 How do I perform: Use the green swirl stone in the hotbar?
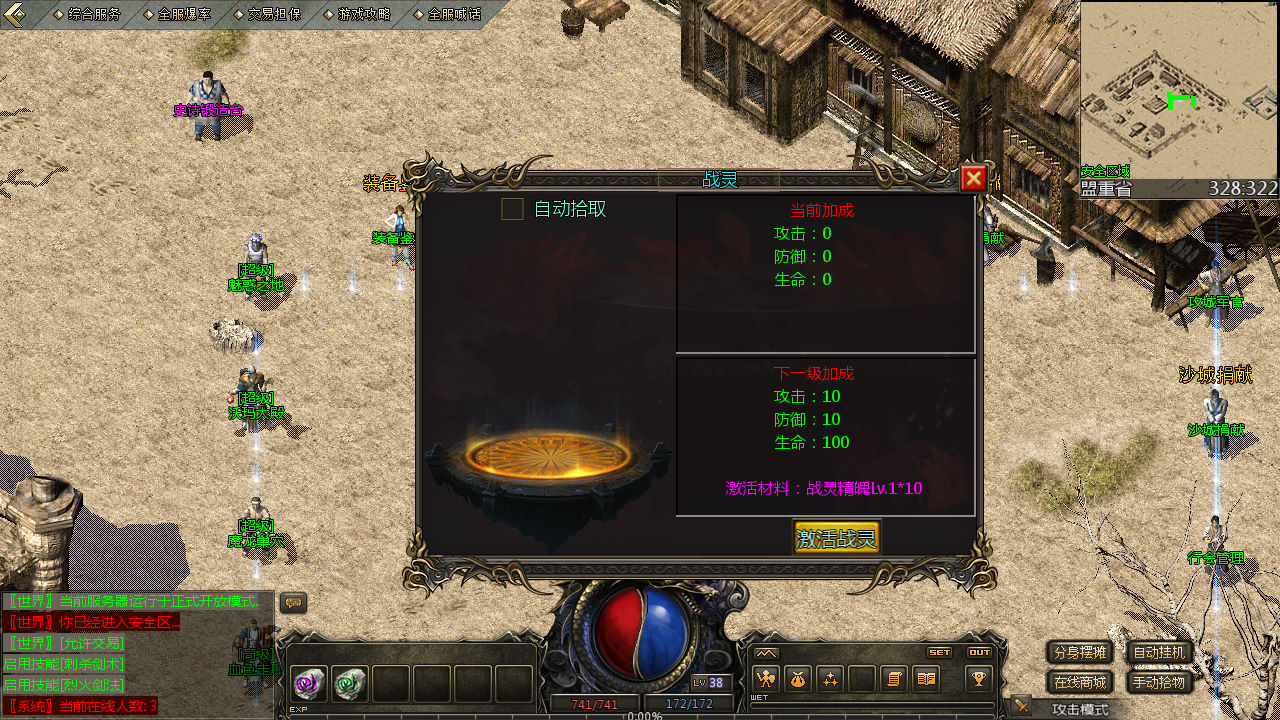tap(350, 684)
